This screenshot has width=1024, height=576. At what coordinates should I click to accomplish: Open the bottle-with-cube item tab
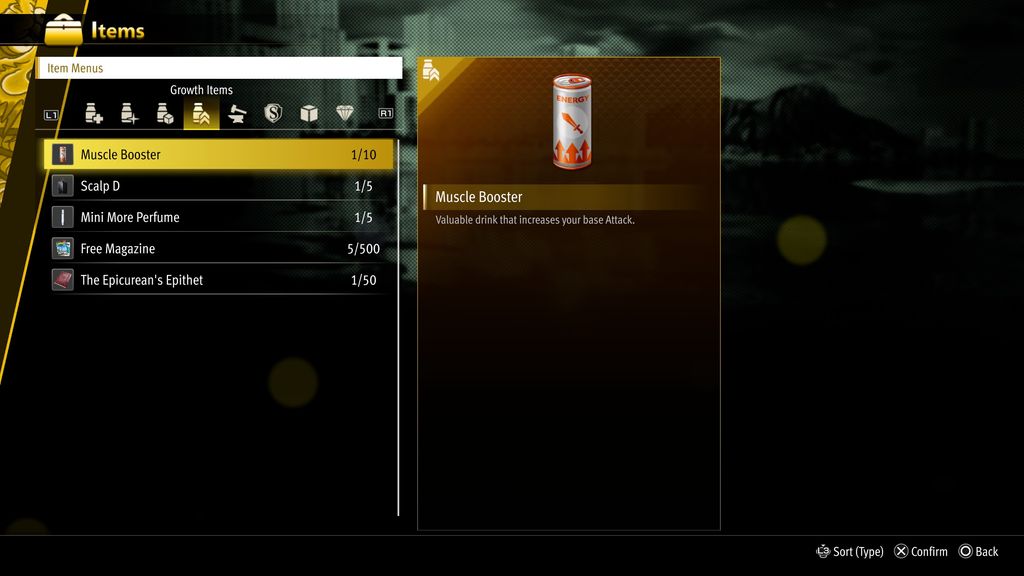click(x=165, y=114)
